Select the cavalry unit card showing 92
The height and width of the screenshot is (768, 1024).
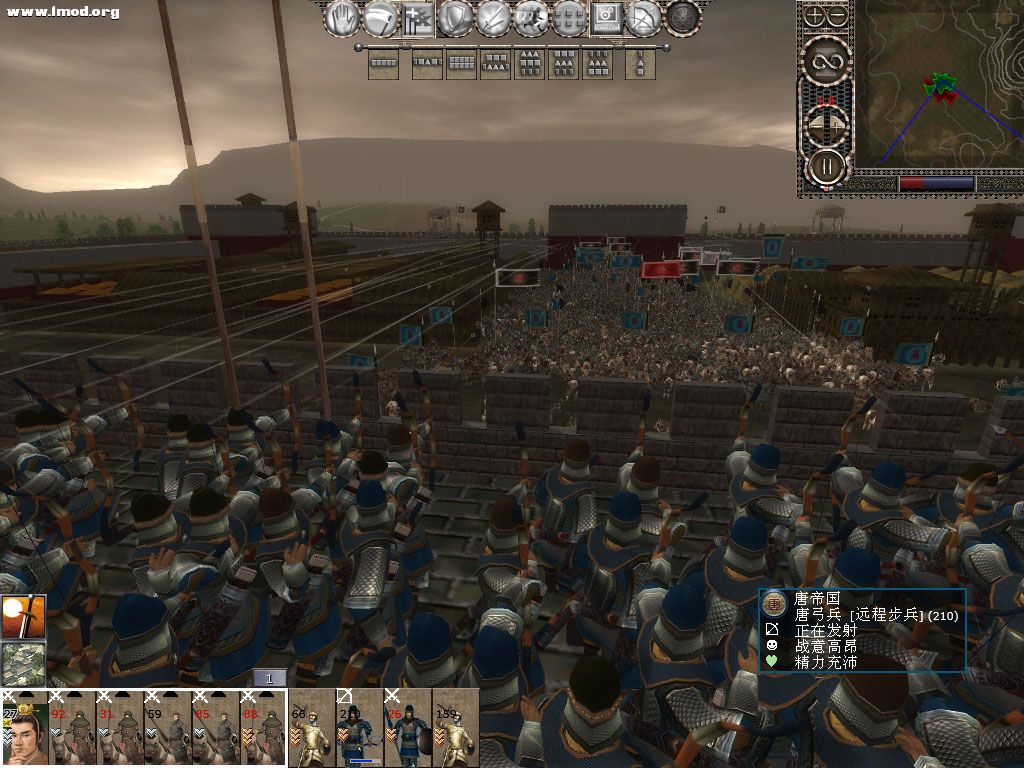72,728
